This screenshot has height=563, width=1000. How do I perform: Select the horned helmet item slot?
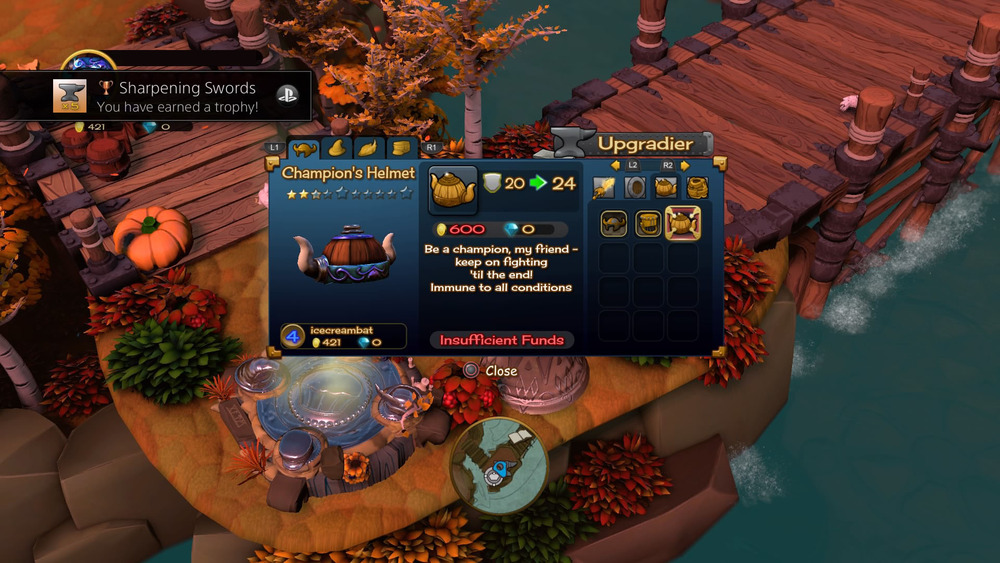[614, 223]
